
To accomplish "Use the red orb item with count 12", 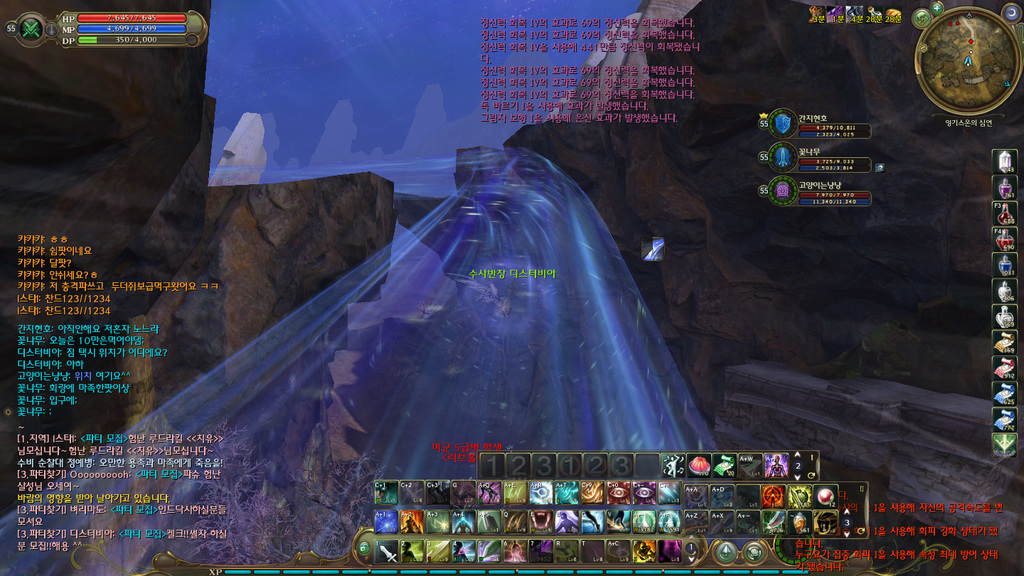I will pyautogui.click(x=826, y=496).
